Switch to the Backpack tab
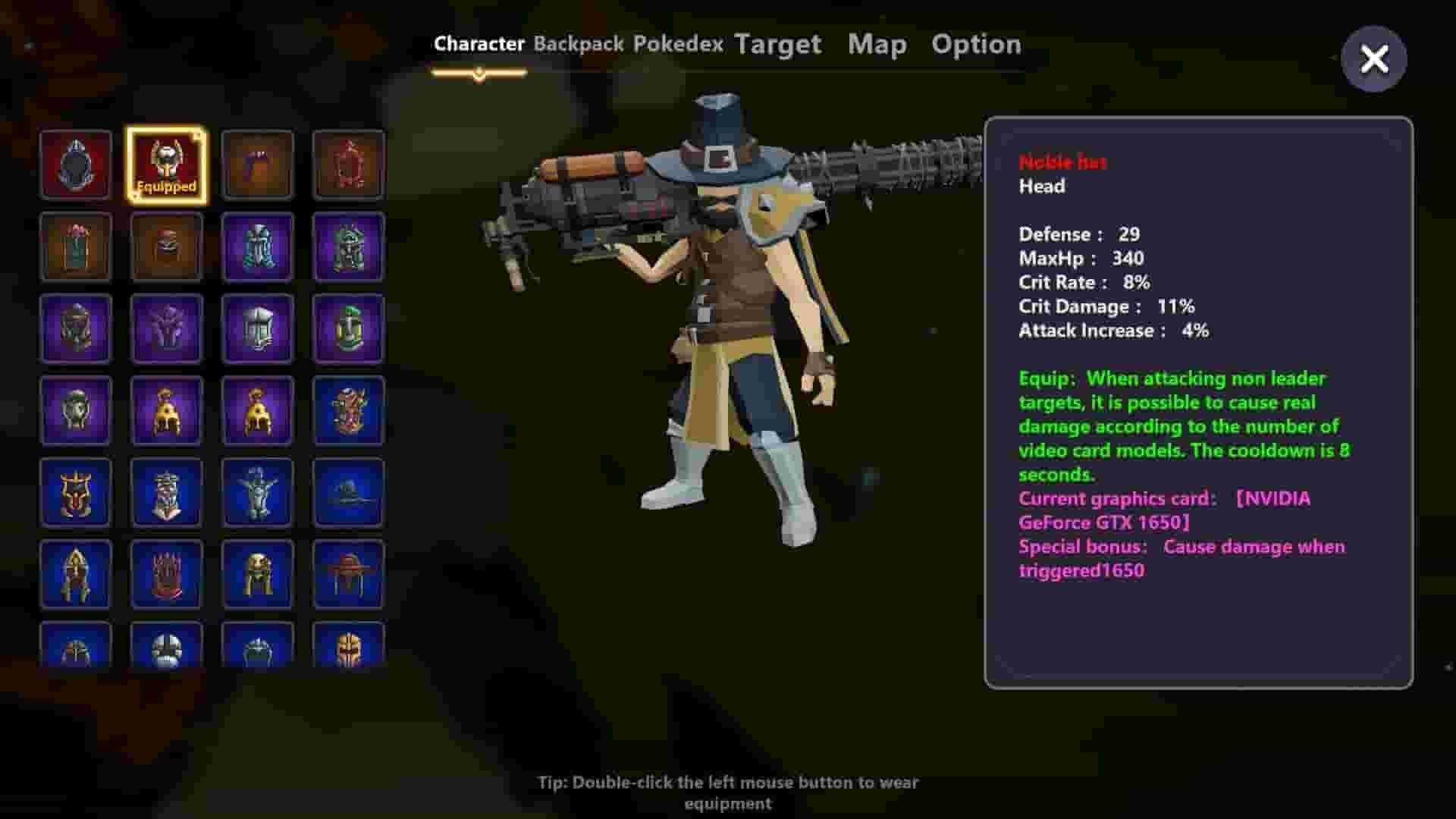Image resolution: width=1456 pixels, height=819 pixels. (579, 43)
